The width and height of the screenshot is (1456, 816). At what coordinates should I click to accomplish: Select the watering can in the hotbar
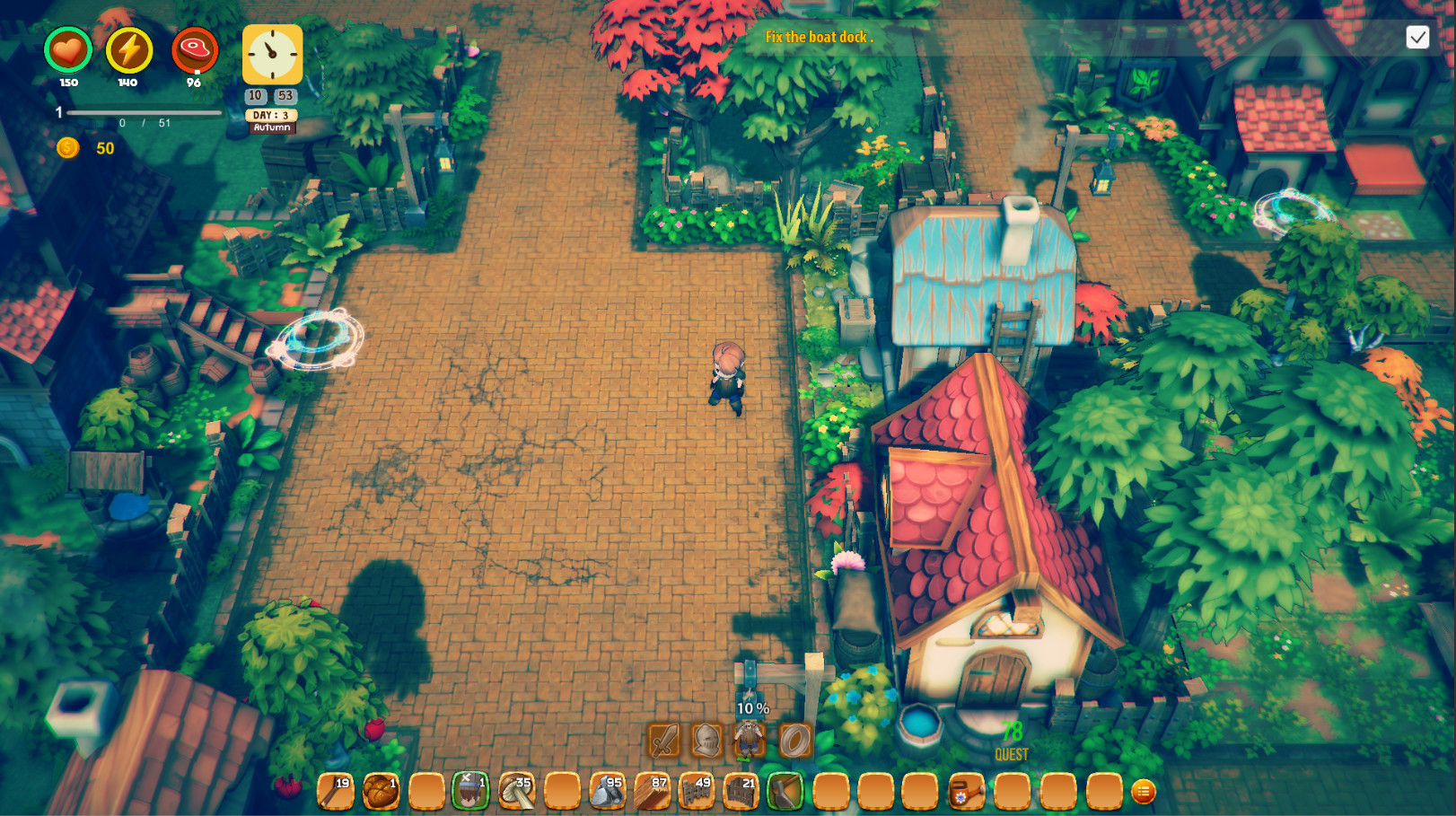click(967, 792)
